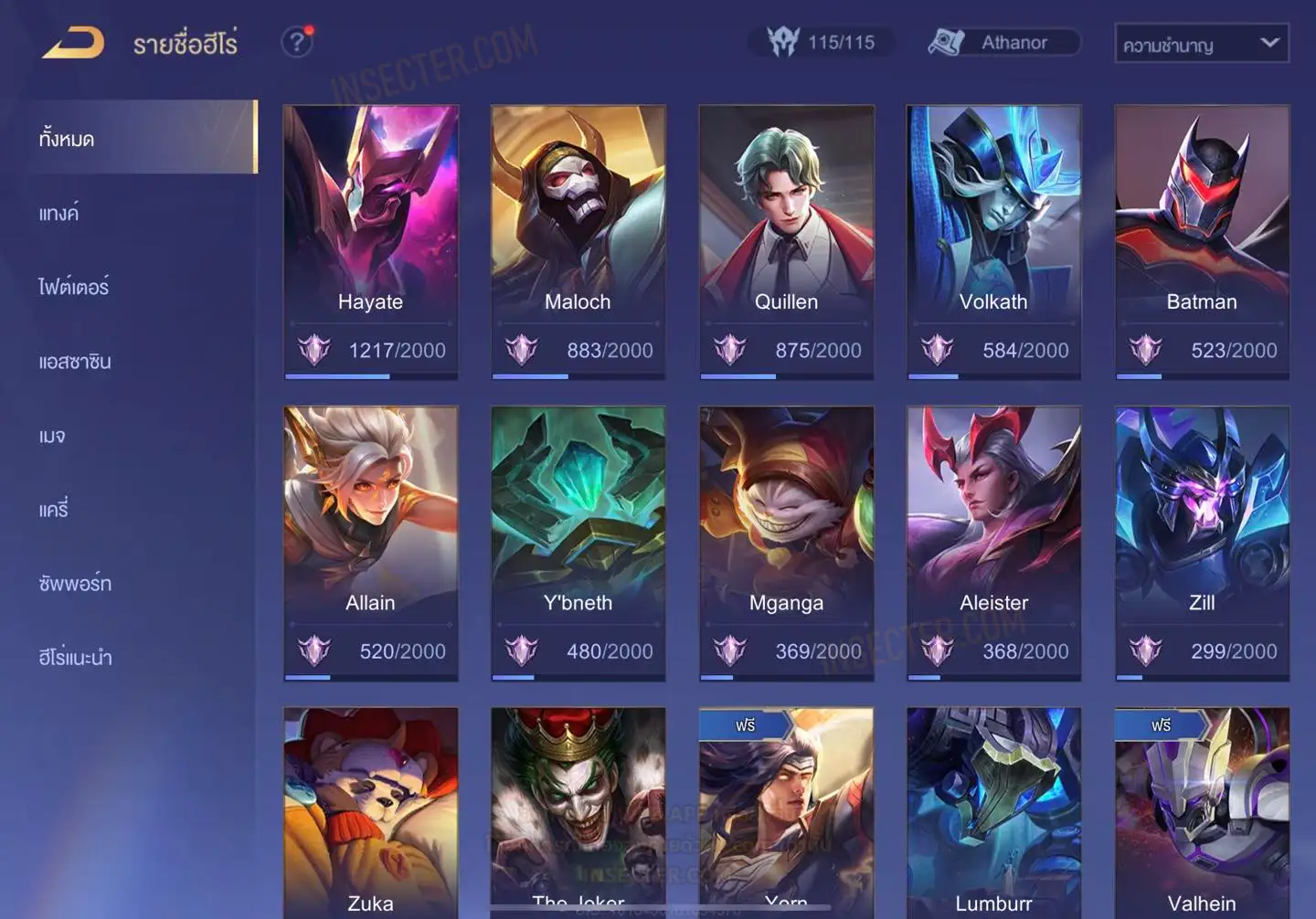1316x919 pixels.
Task: Open Quillen's hero card
Action: pyautogui.click(x=786, y=240)
